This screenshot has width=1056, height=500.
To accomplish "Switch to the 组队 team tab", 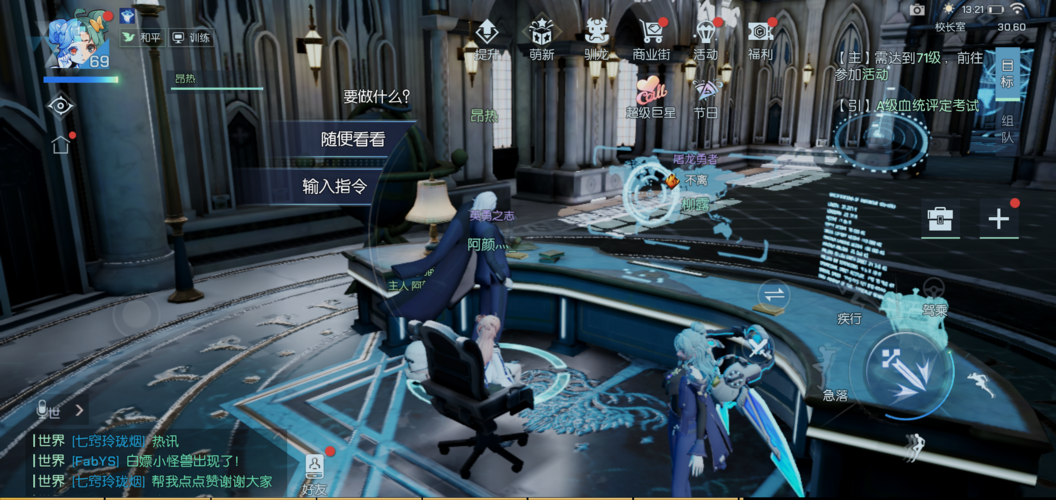I will pyautogui.click(x=1007, y=129).
